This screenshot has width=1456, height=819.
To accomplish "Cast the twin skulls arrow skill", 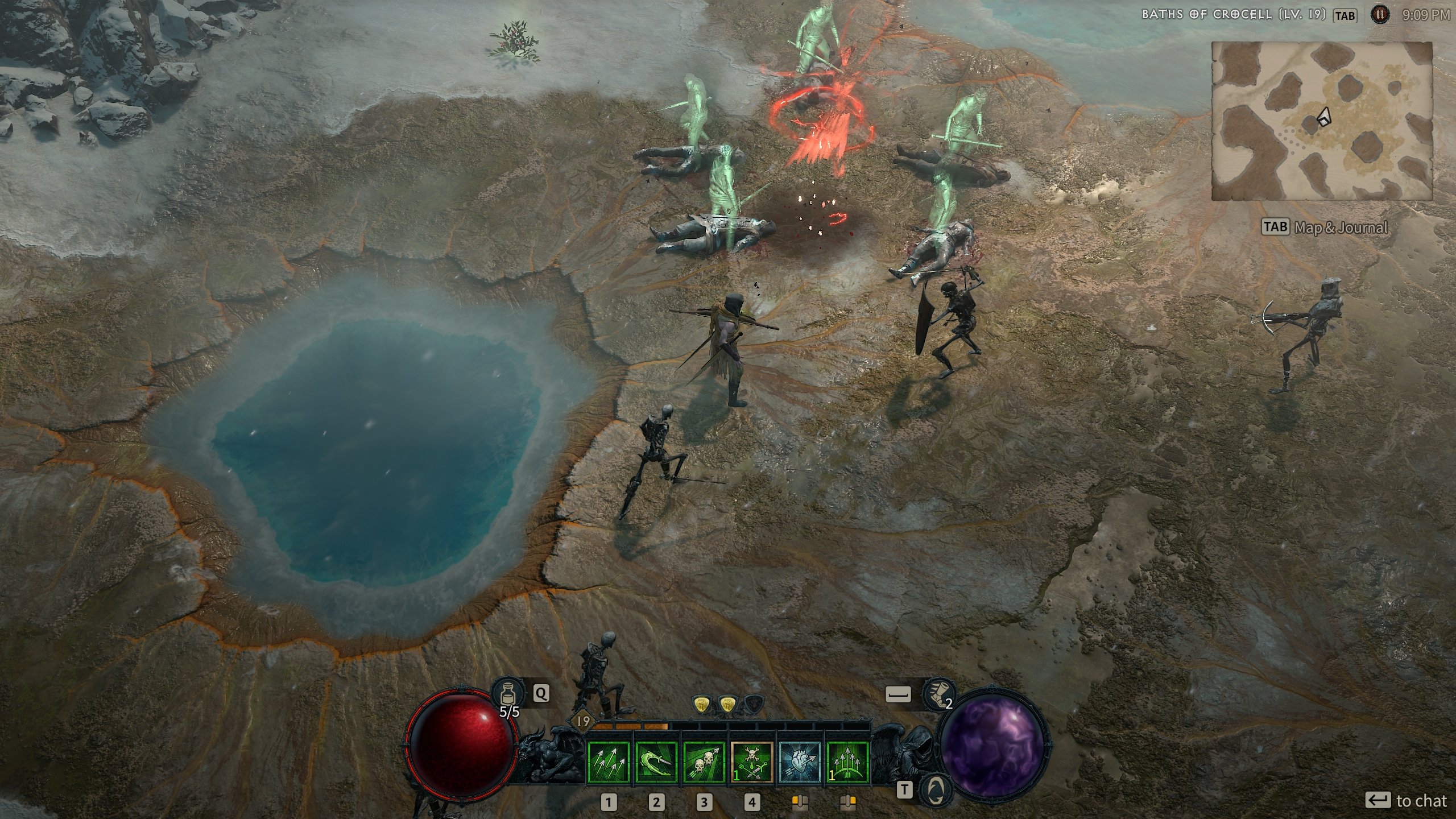I will (704, 763).
